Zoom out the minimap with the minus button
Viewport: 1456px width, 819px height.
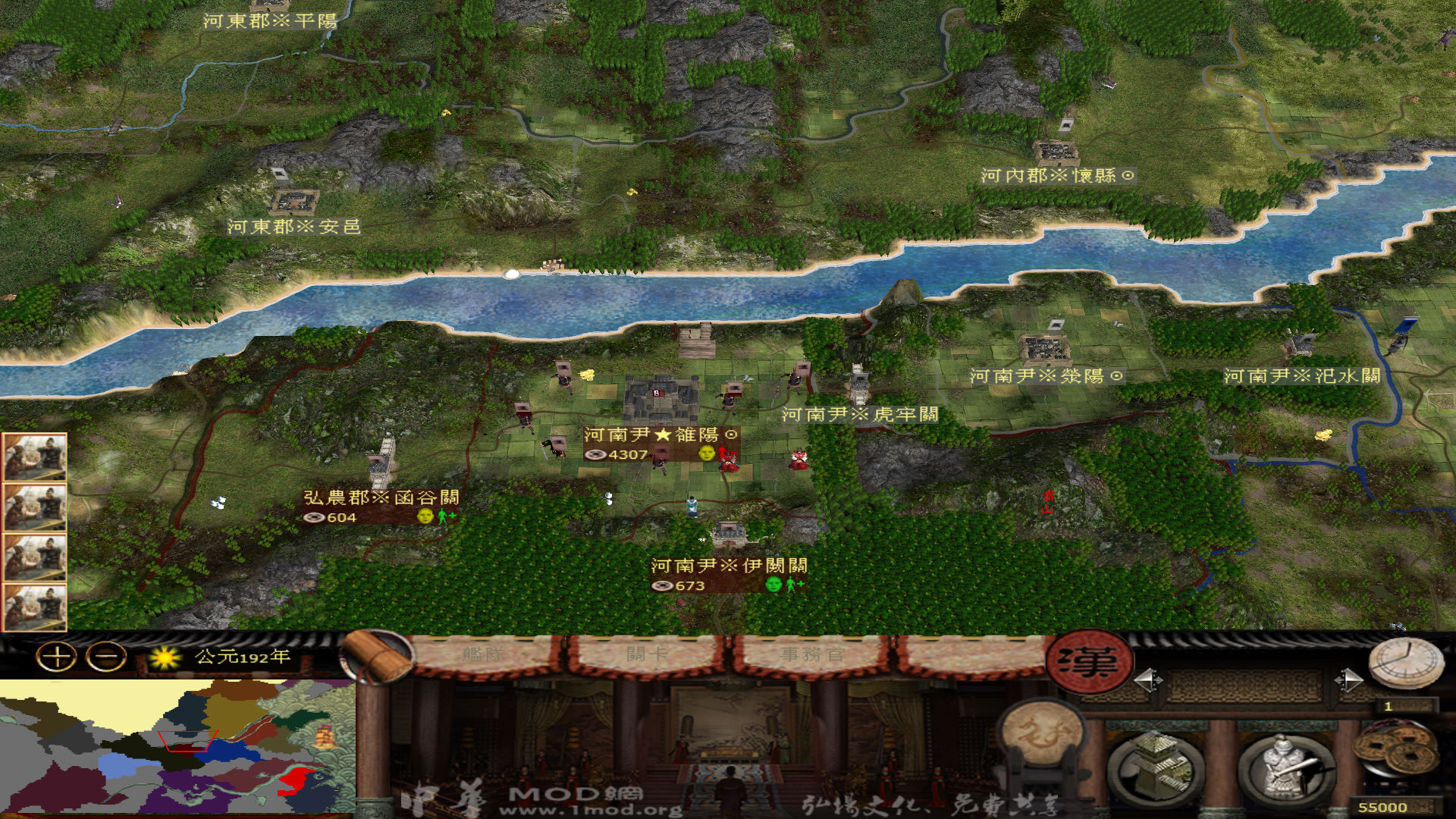(105, 657)
